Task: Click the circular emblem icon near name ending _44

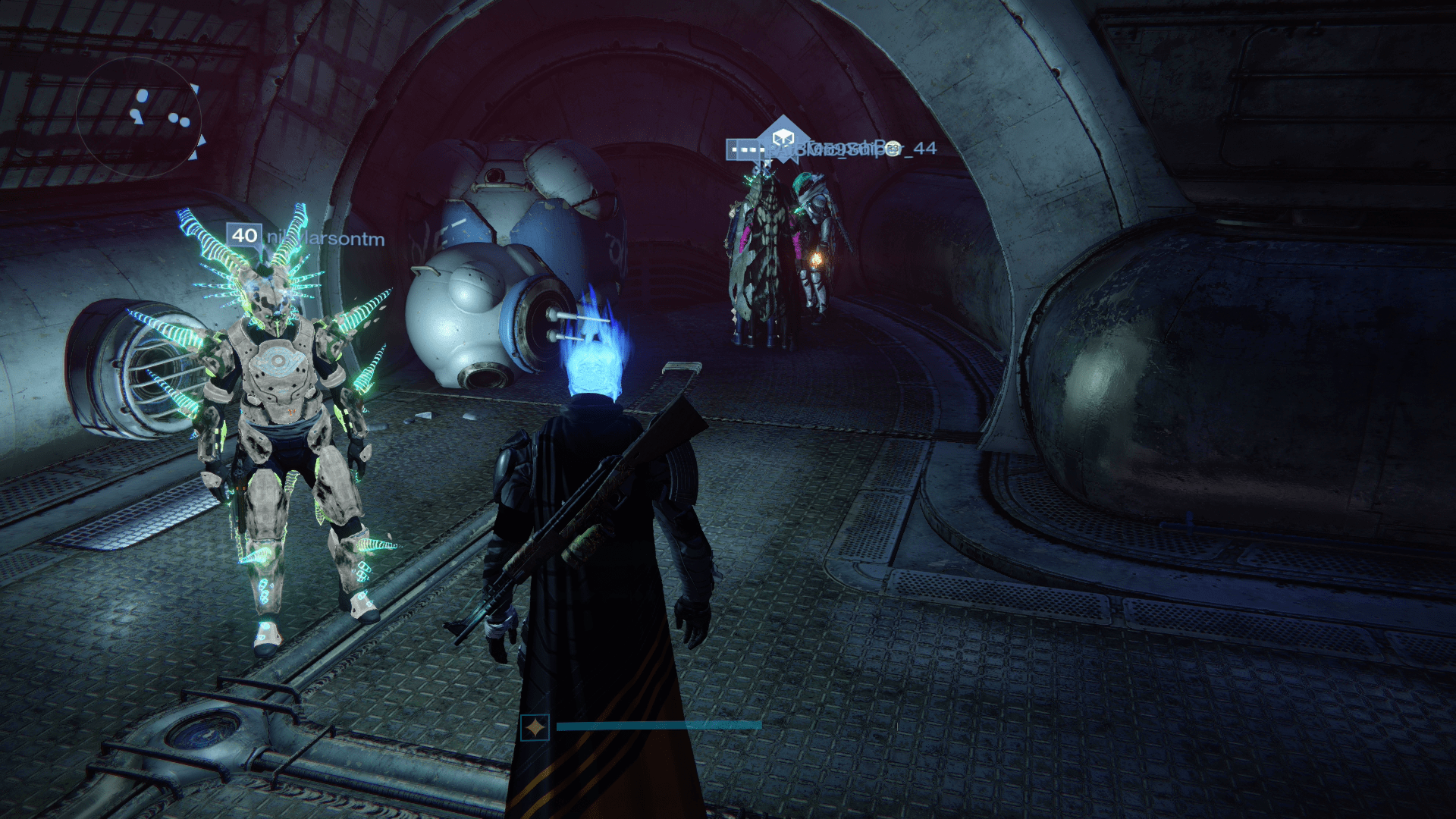Action: [894, 149]
